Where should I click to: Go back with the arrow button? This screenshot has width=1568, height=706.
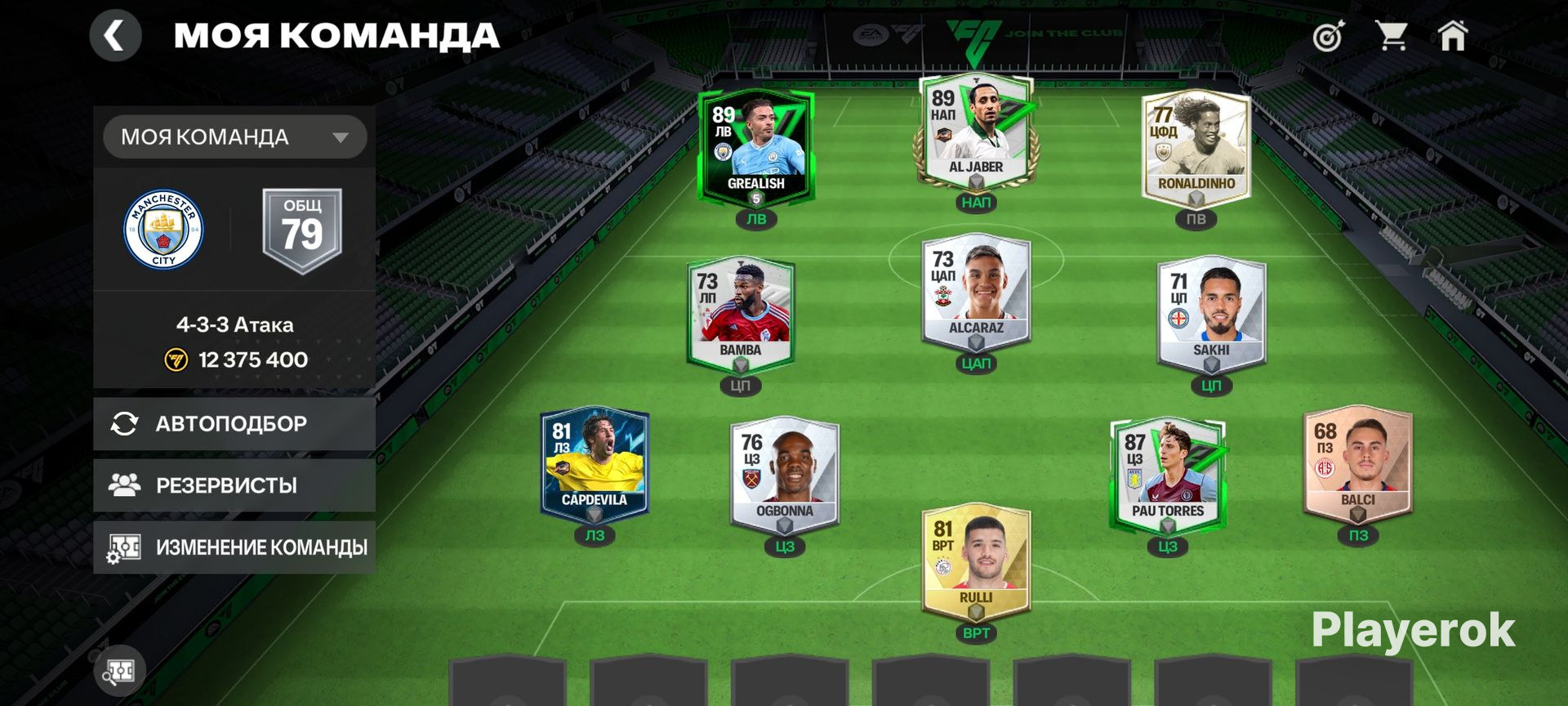115,36
